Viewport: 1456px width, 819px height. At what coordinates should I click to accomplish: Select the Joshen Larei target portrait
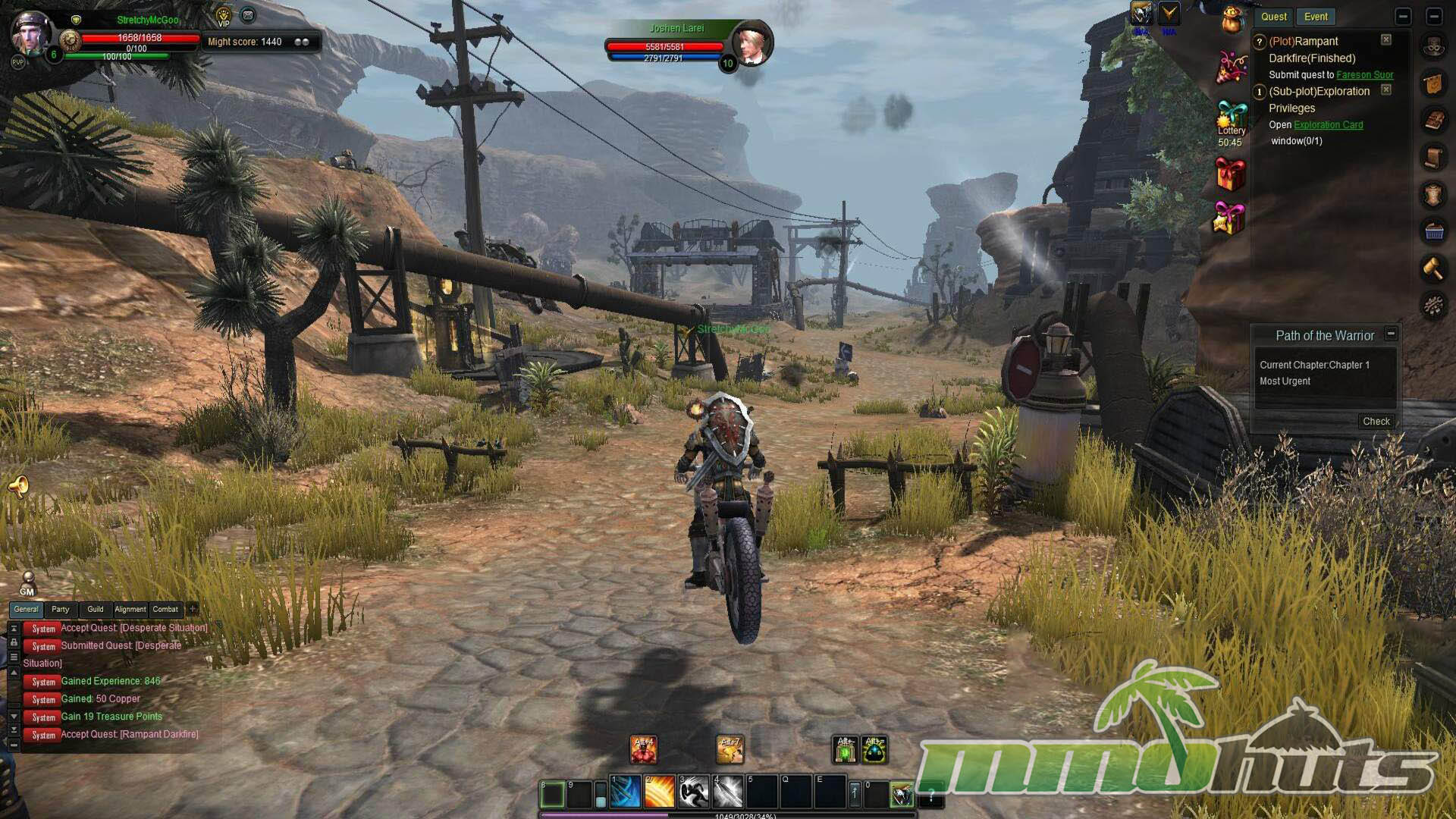point(752,44)
